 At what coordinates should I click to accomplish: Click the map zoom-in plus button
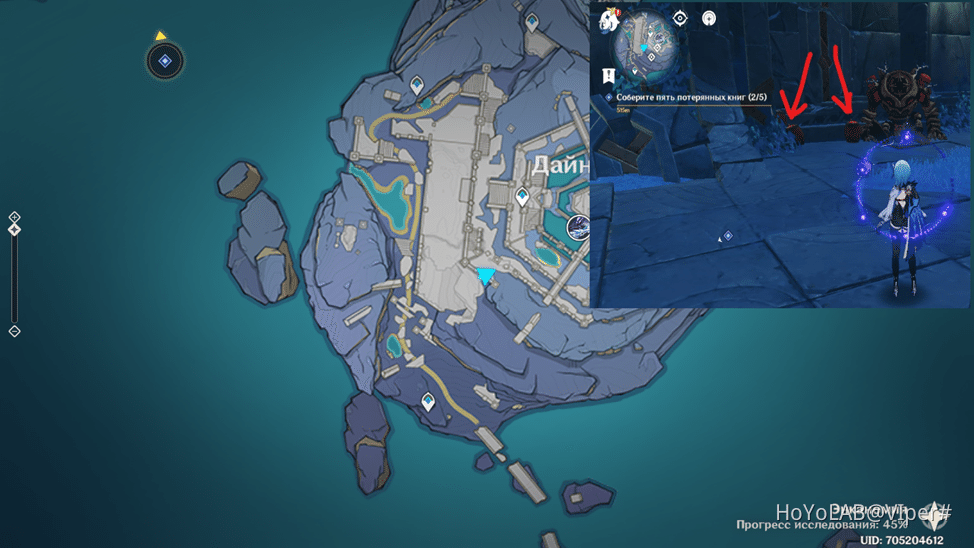coord(14,216)
